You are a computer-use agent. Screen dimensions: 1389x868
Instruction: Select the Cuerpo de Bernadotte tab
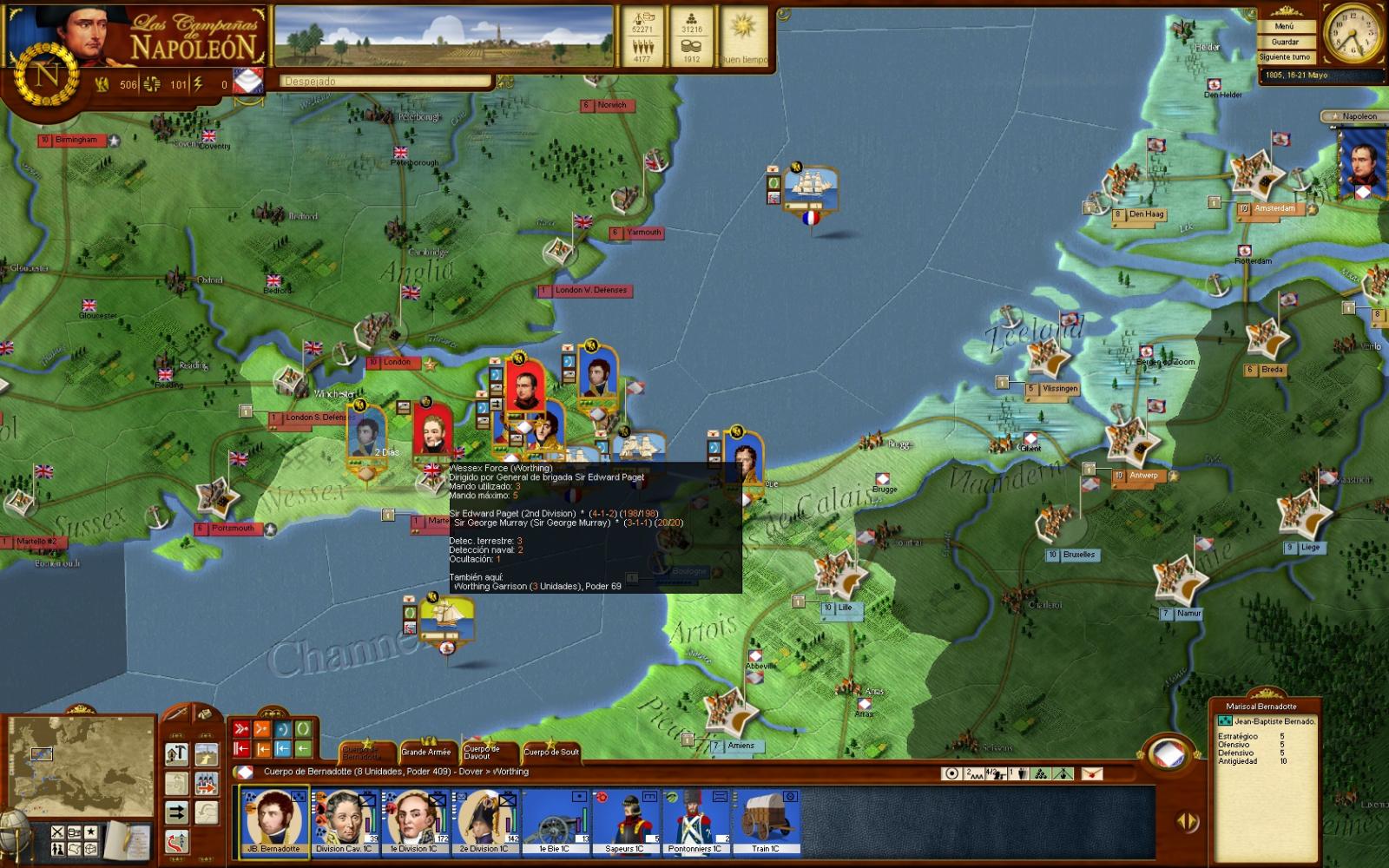(361, 752)
